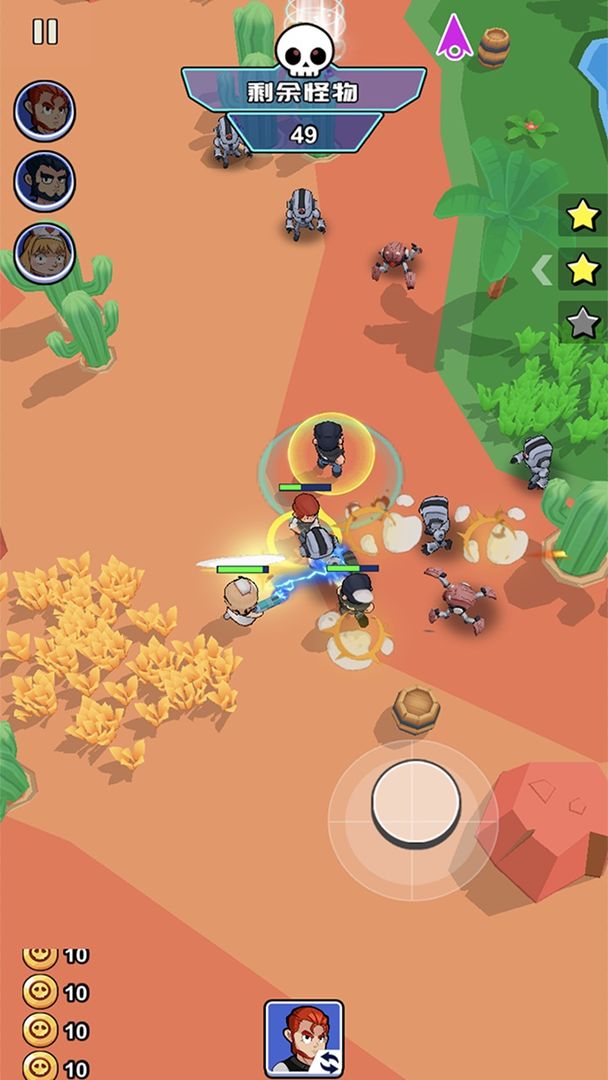608x1080 pixels.
Task: Select the red-haired hero portrait
Action: click(x=44, y=111)
